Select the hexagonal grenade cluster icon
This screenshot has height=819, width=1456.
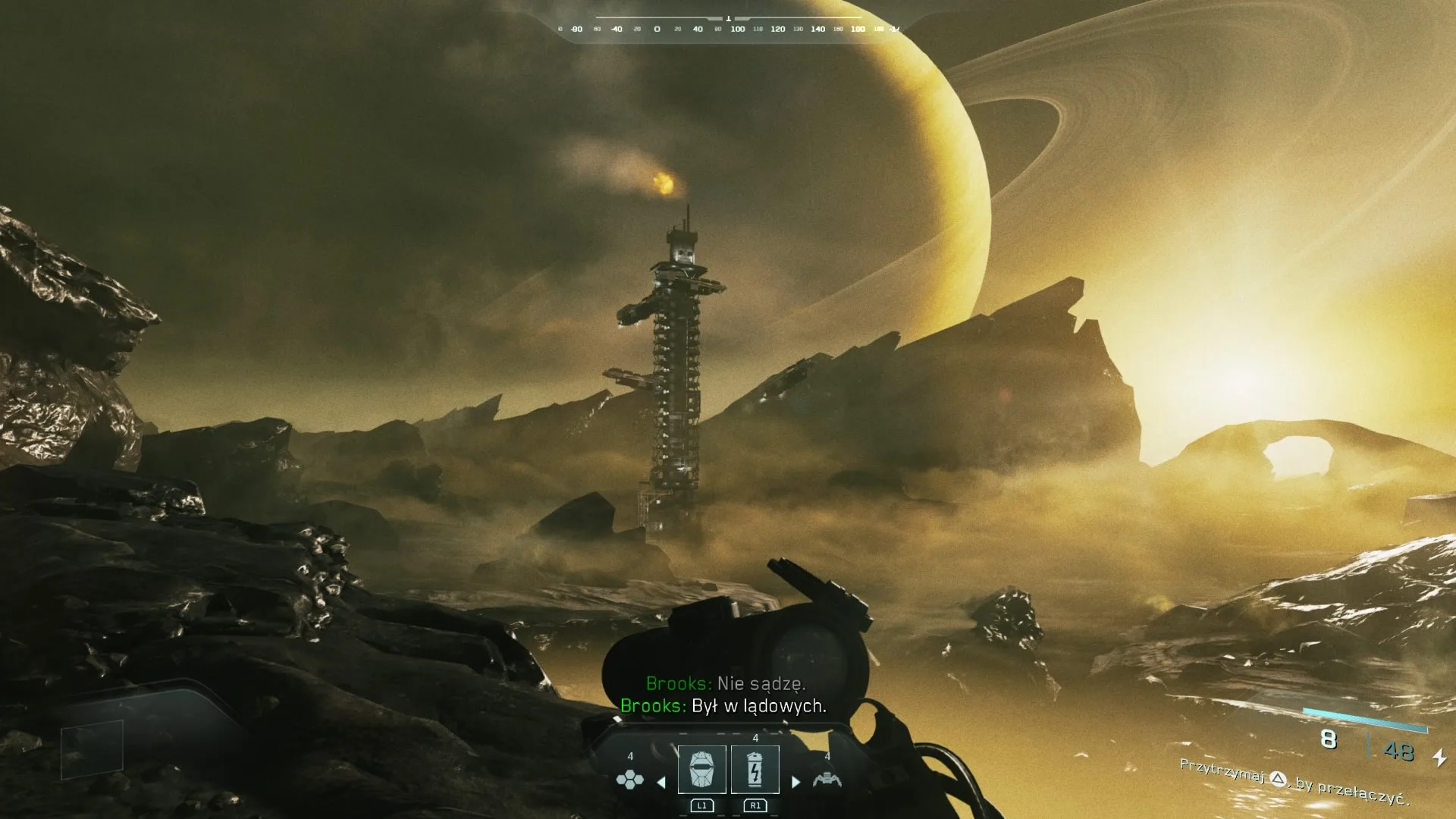pyautogui.click(x=630, y=781)
